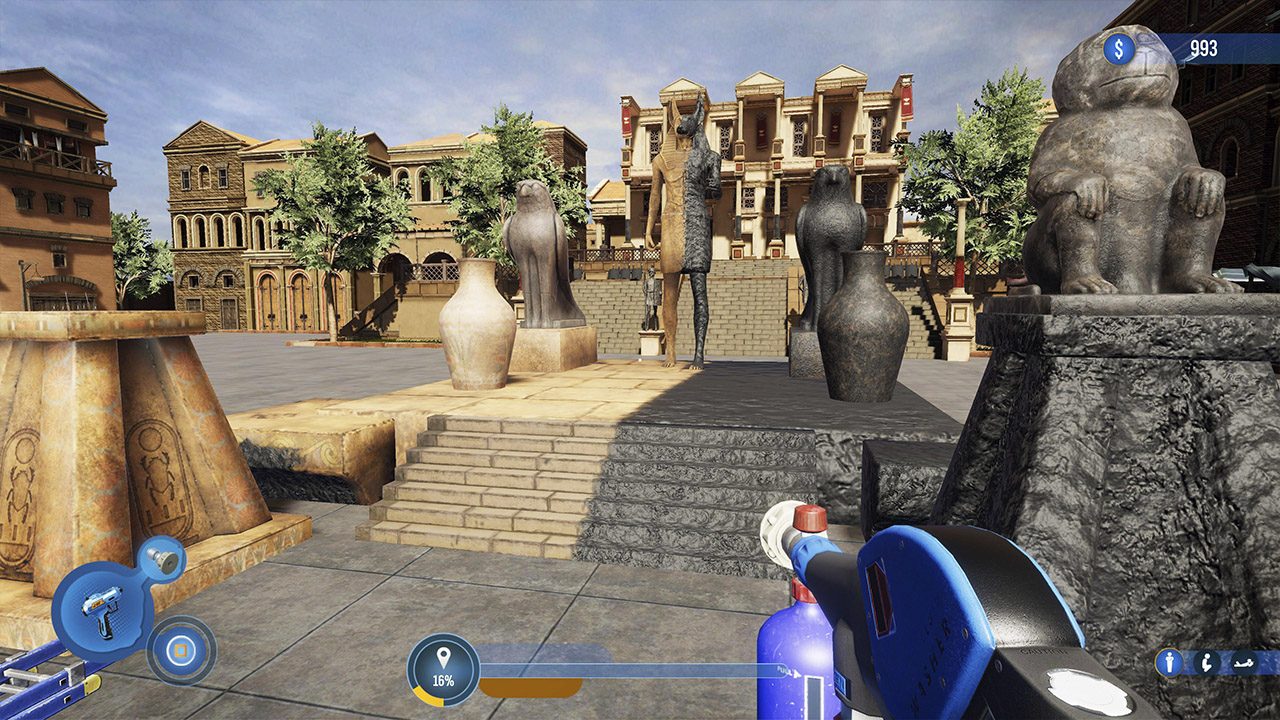The width and height of the screenshot is (1280, 720).
Task: Click the location pin progress icon
Action: tap(444, 658)
